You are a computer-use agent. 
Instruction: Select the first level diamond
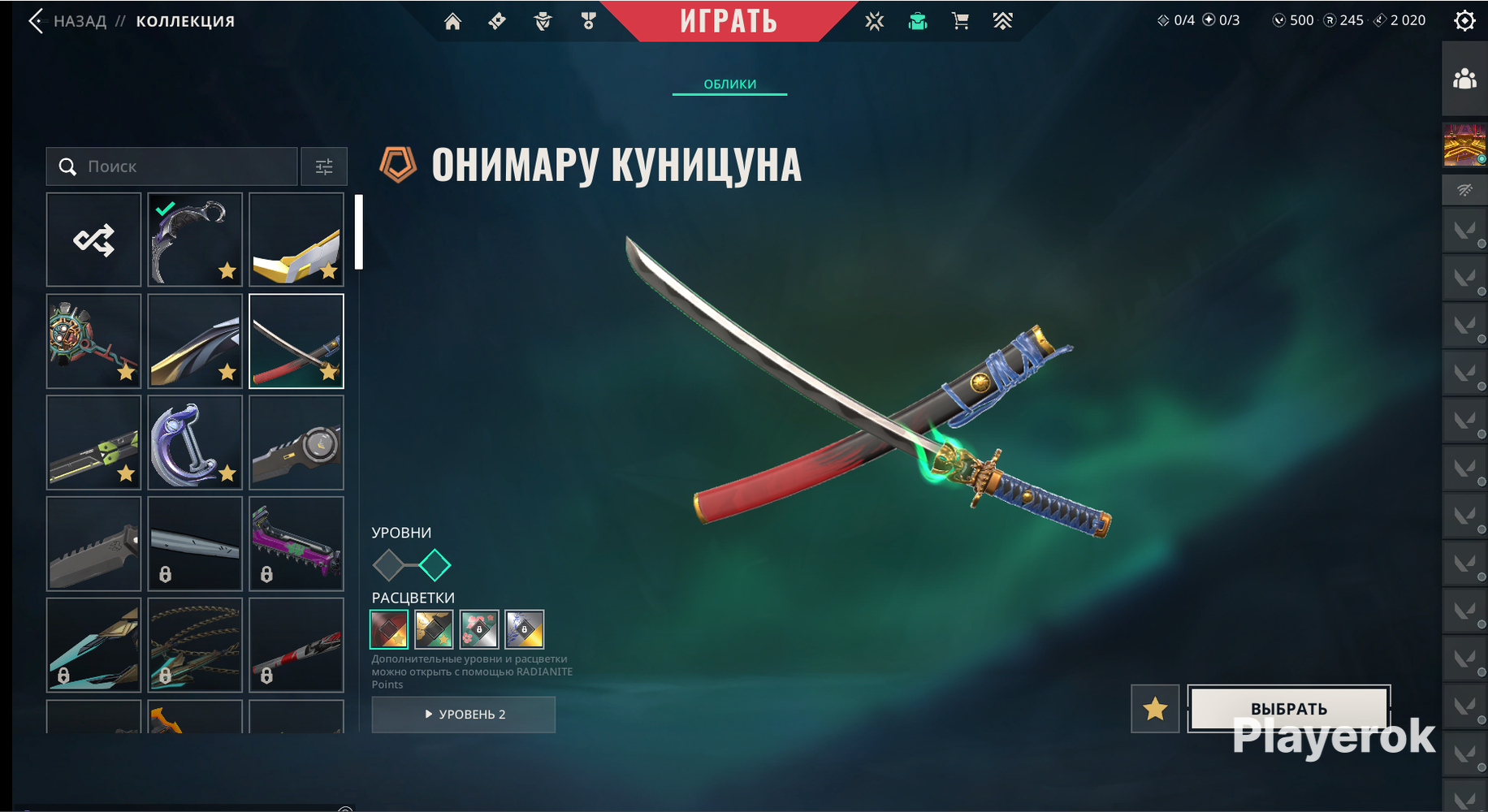click(388, 565)
